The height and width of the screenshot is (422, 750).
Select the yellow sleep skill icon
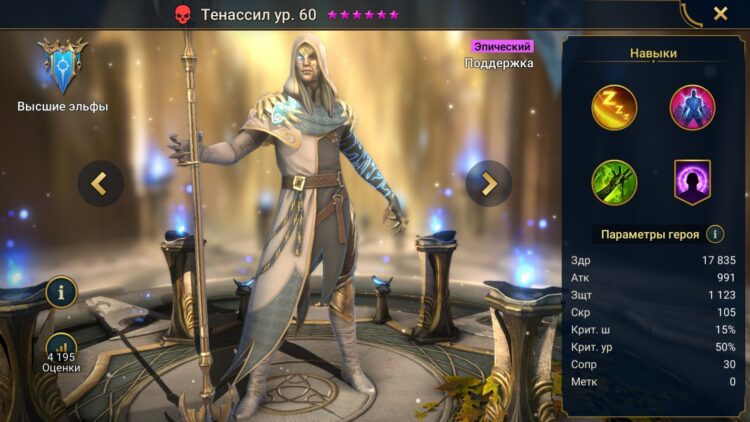click(614, 108)
